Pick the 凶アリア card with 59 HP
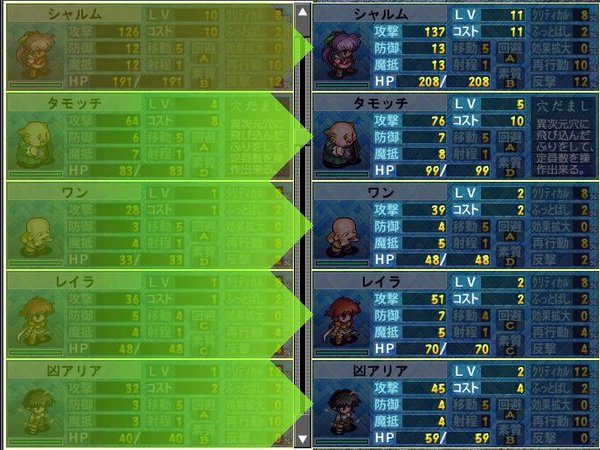 (453, 404)
